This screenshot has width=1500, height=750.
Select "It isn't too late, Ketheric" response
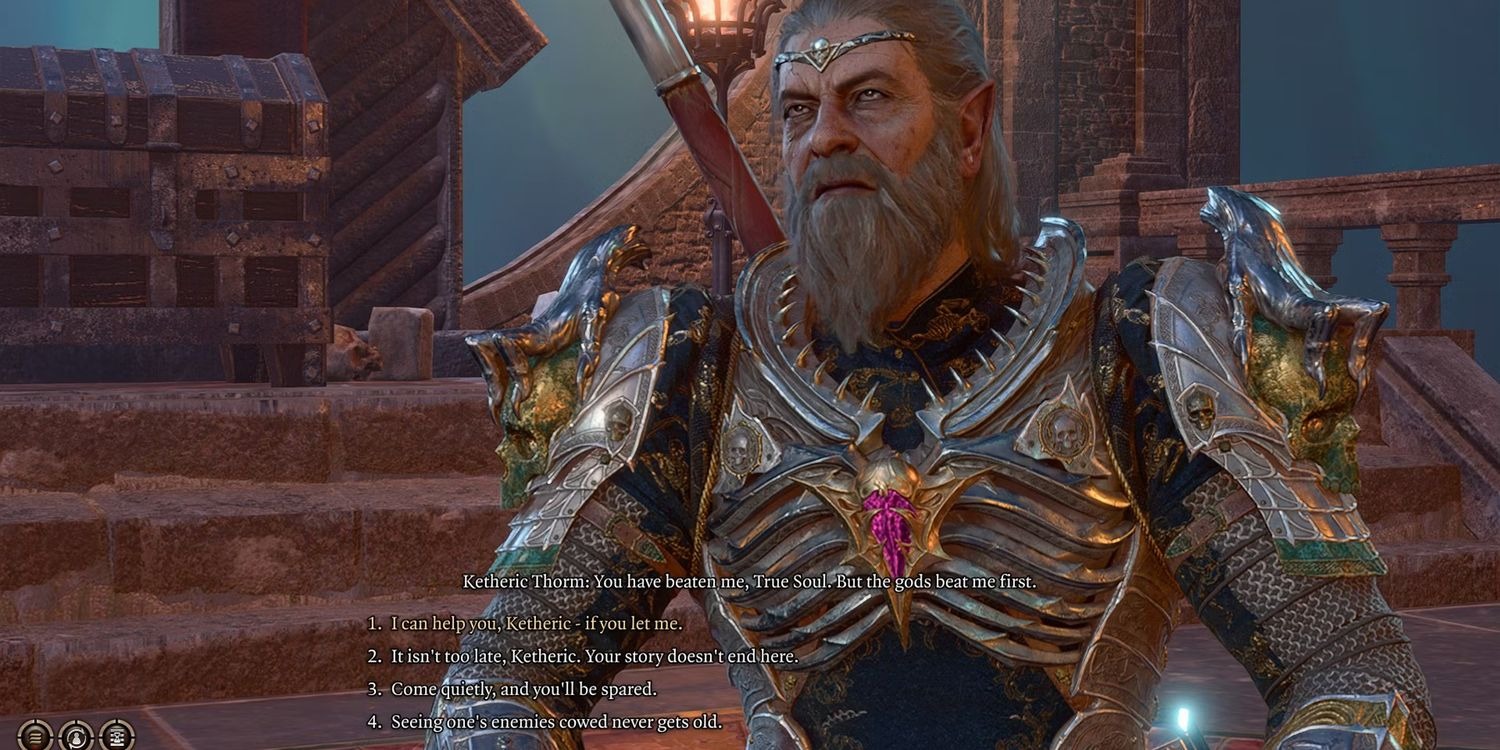[x=594, y=656]
